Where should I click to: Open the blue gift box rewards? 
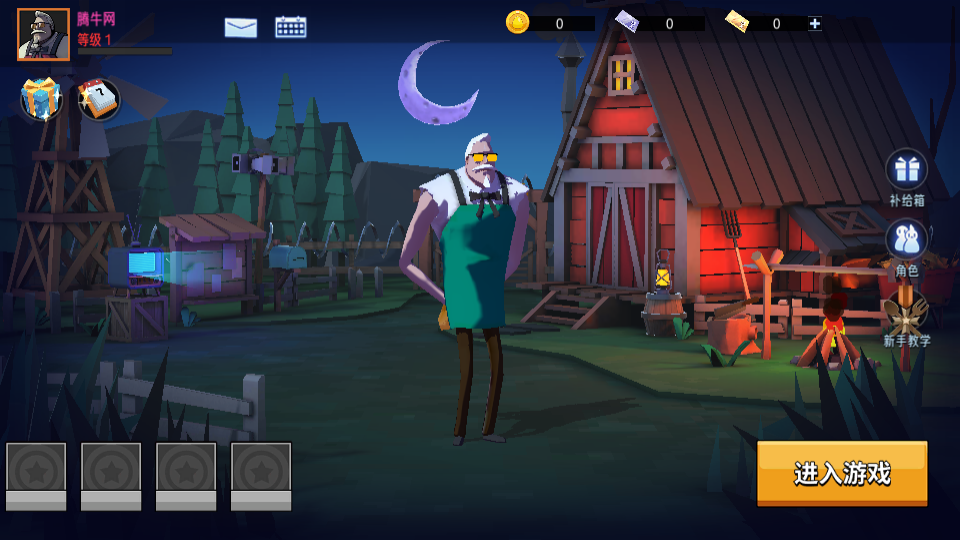point(41,98)
